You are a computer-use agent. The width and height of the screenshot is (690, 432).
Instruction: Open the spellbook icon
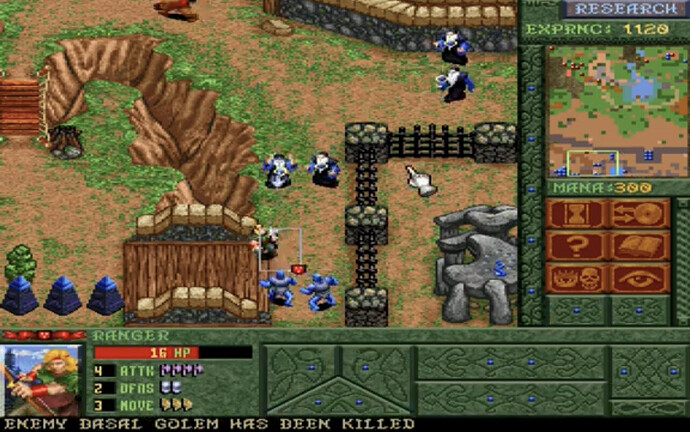[x=640, y=246]
